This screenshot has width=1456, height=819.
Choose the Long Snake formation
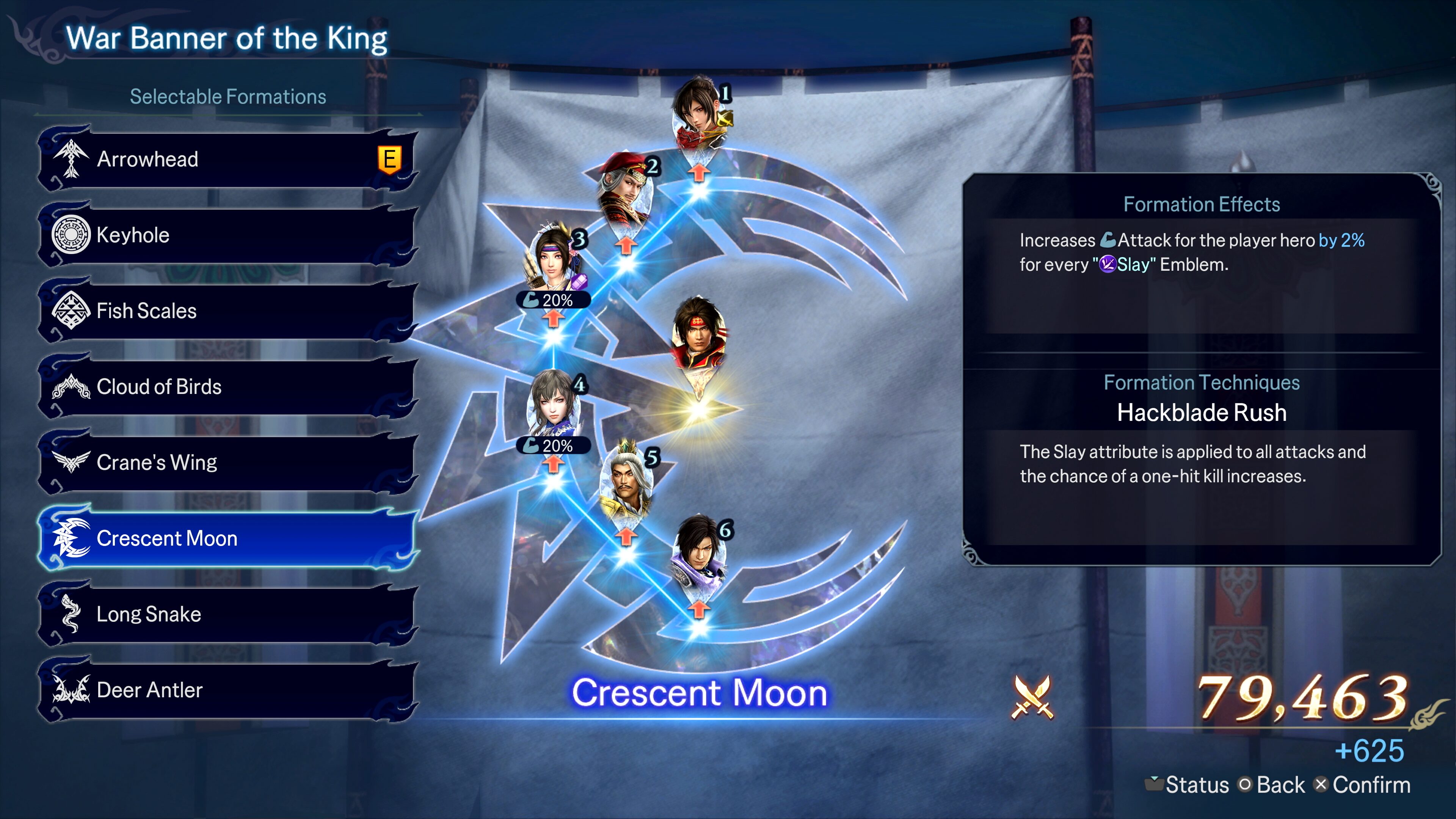coord(226,614)
